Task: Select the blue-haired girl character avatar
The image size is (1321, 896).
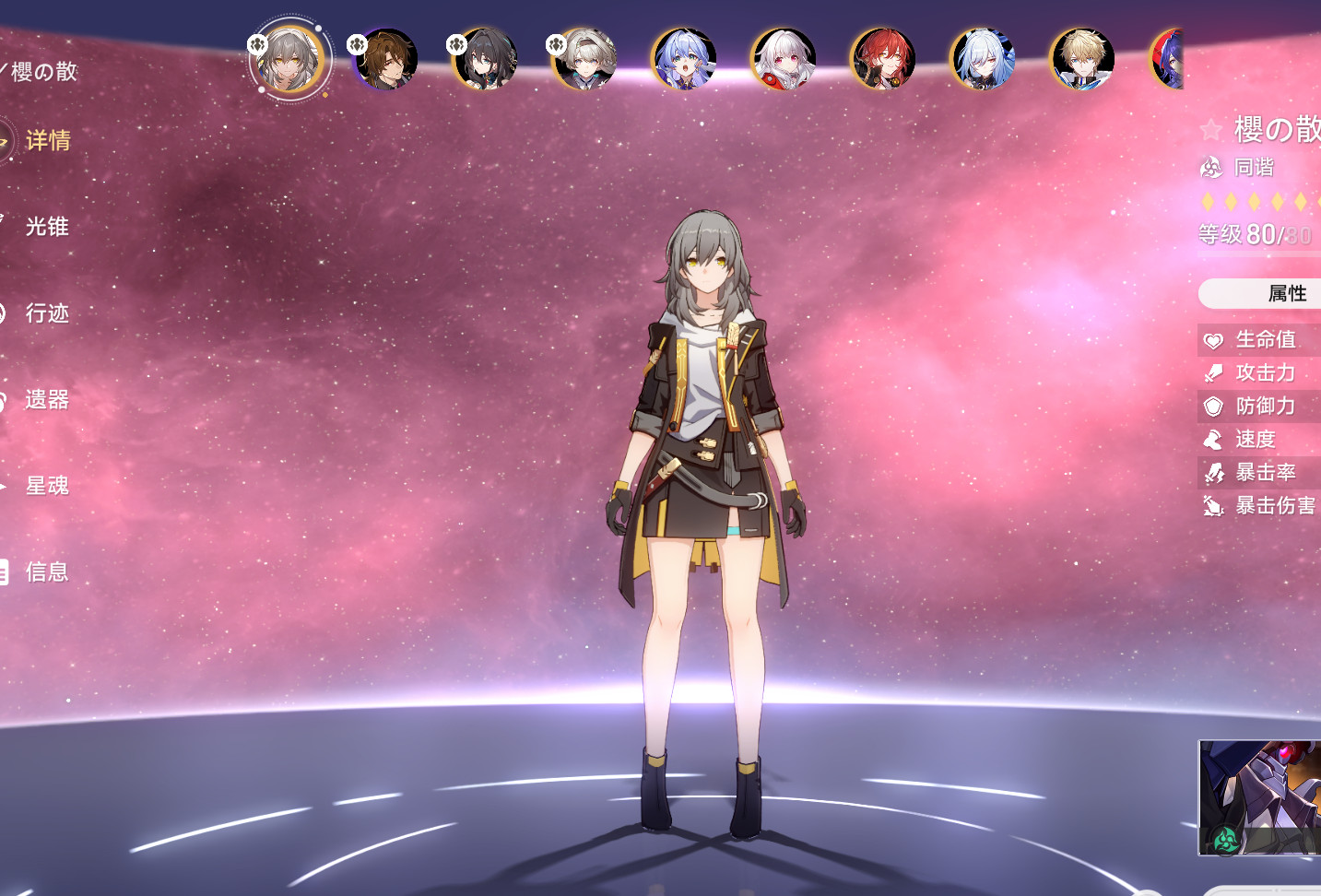Action: pyautogui.click(x=684, y=58)
